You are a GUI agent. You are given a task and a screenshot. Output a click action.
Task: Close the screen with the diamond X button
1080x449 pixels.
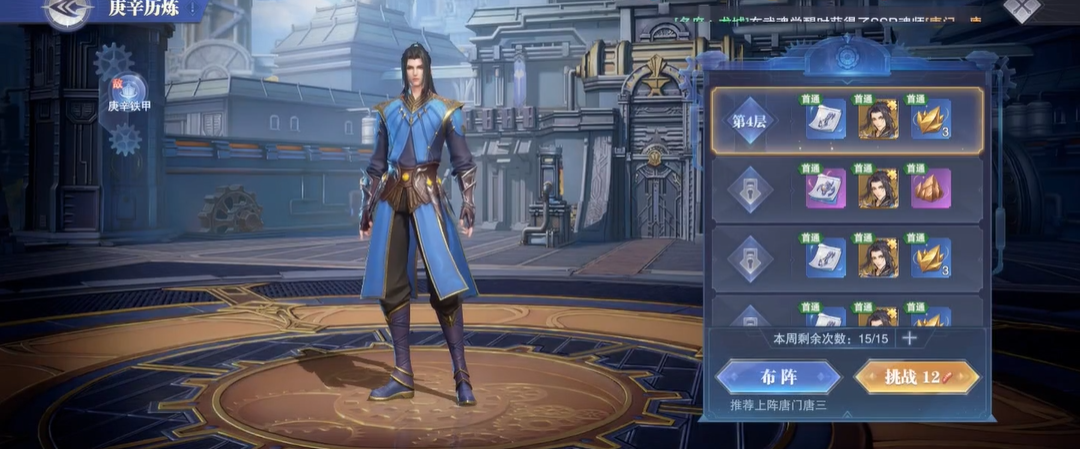tap(1022, 8)
